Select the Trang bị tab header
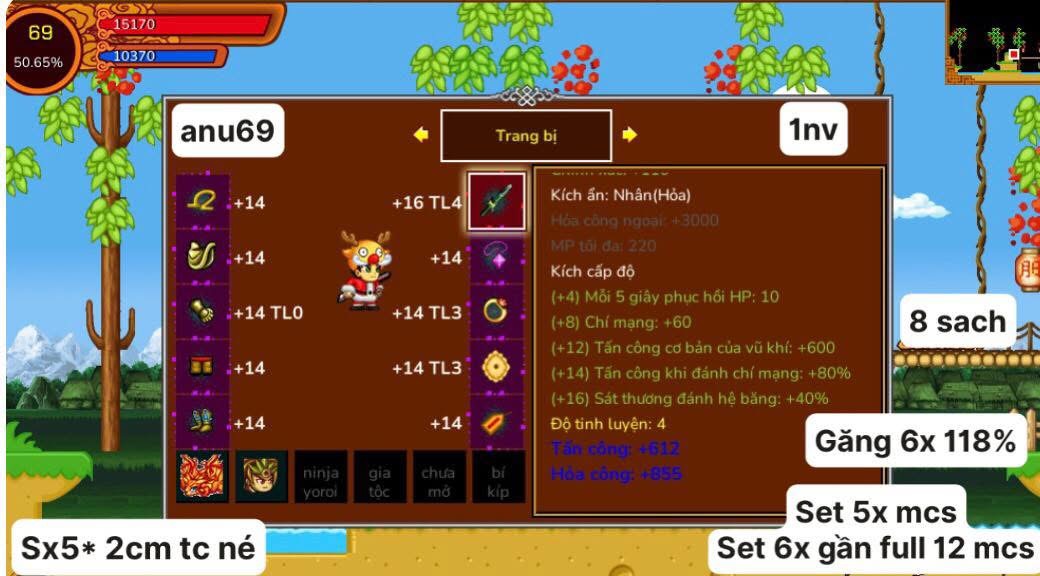The width and height of the screenshot is (1040, 576). (526, 136)
